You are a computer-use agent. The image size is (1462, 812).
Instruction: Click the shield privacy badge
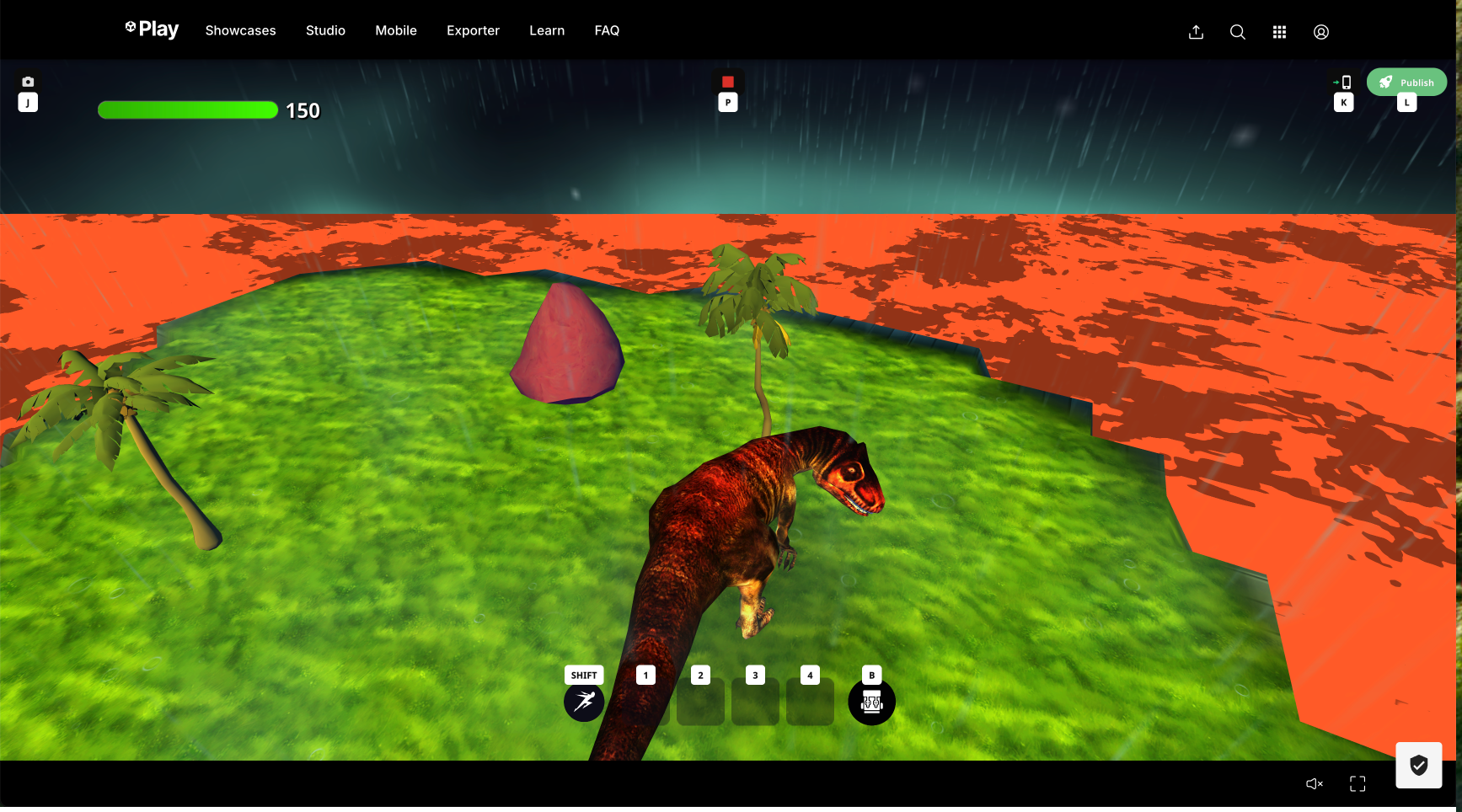tap(1419, 765)
